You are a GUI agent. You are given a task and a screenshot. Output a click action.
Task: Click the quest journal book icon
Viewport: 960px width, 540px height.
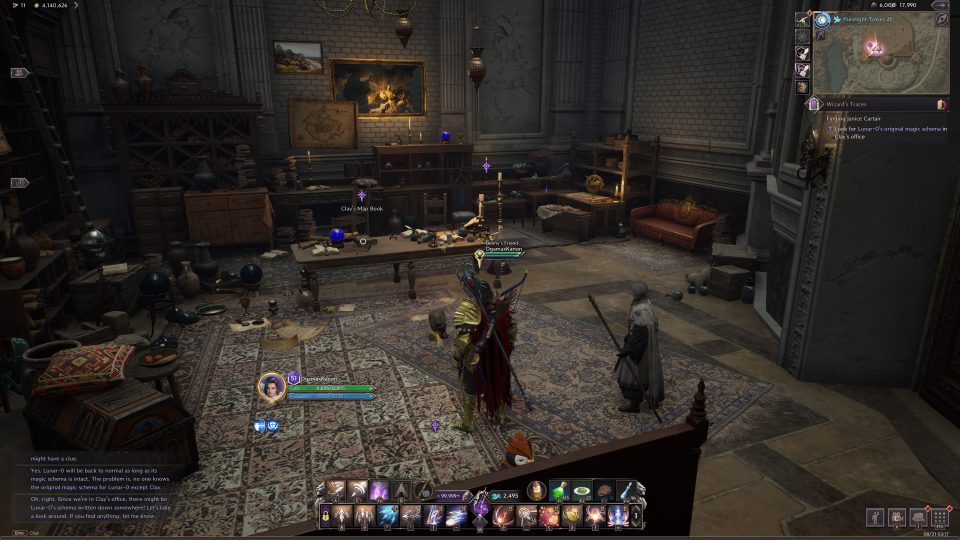coord(941,104)
